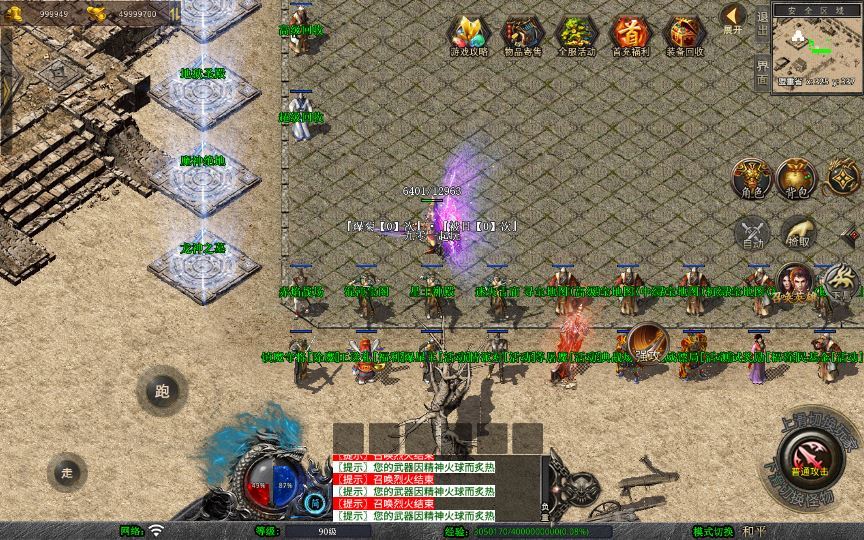This screenshot has width=864, height=540.
Task: Switch to 跑 run movement mode
Action: point(162,392)
